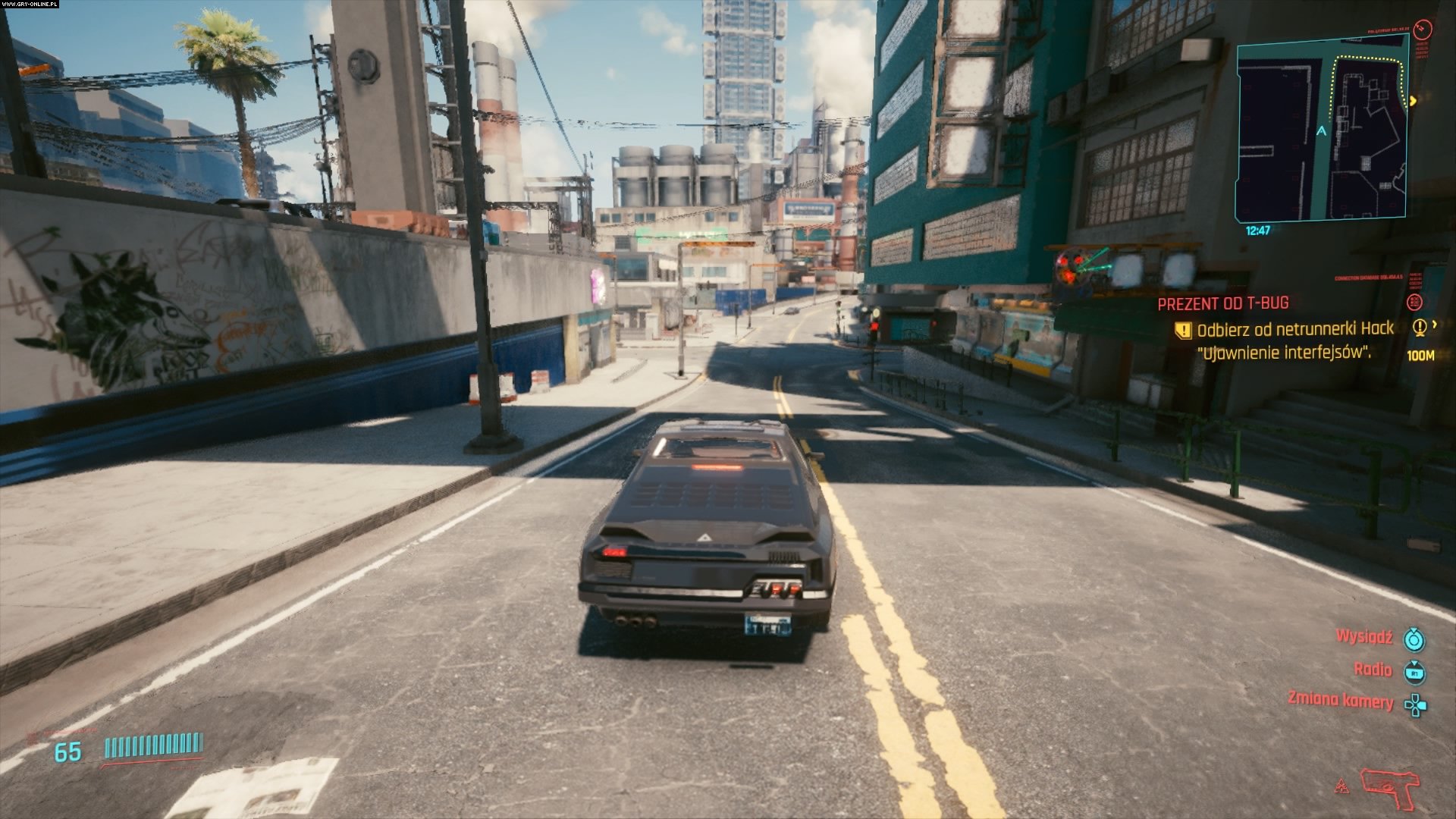1456x819 pixels.
Task: Select the Zmiana kamery camera option
Action: pyautogui.click(x=1341, y=699)
